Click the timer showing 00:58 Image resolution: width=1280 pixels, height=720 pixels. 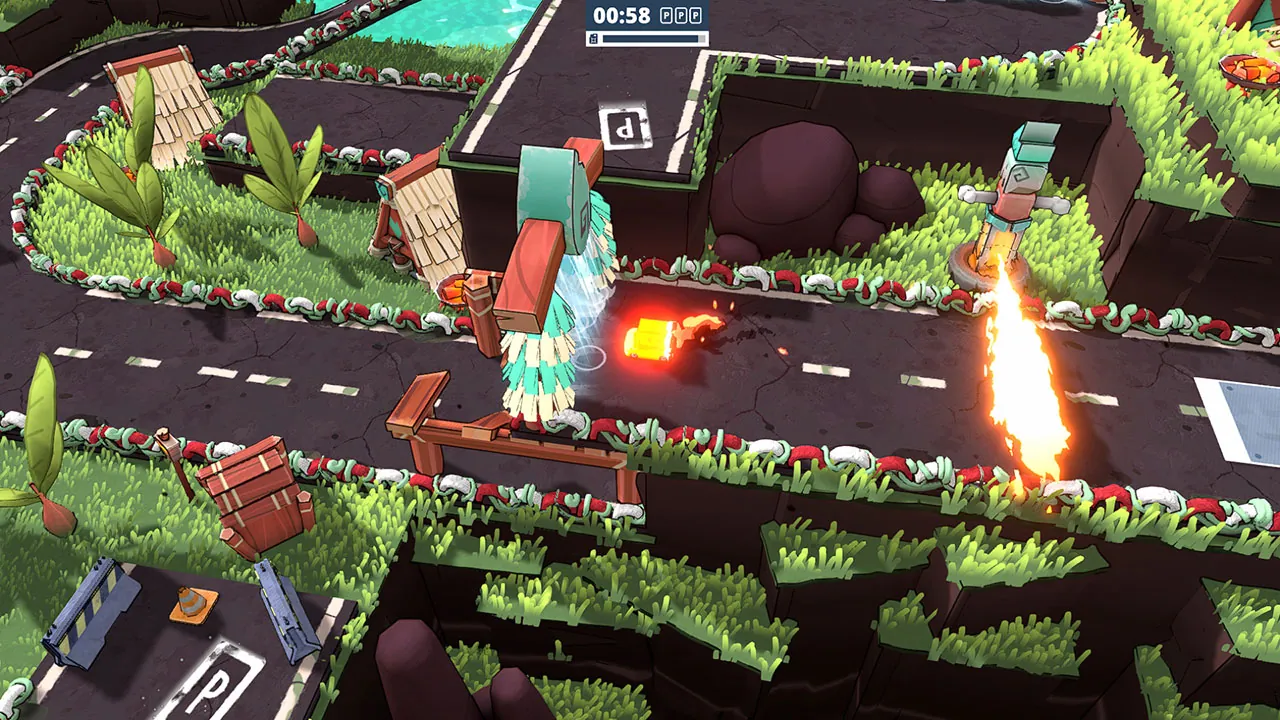[x=620, y=15]
